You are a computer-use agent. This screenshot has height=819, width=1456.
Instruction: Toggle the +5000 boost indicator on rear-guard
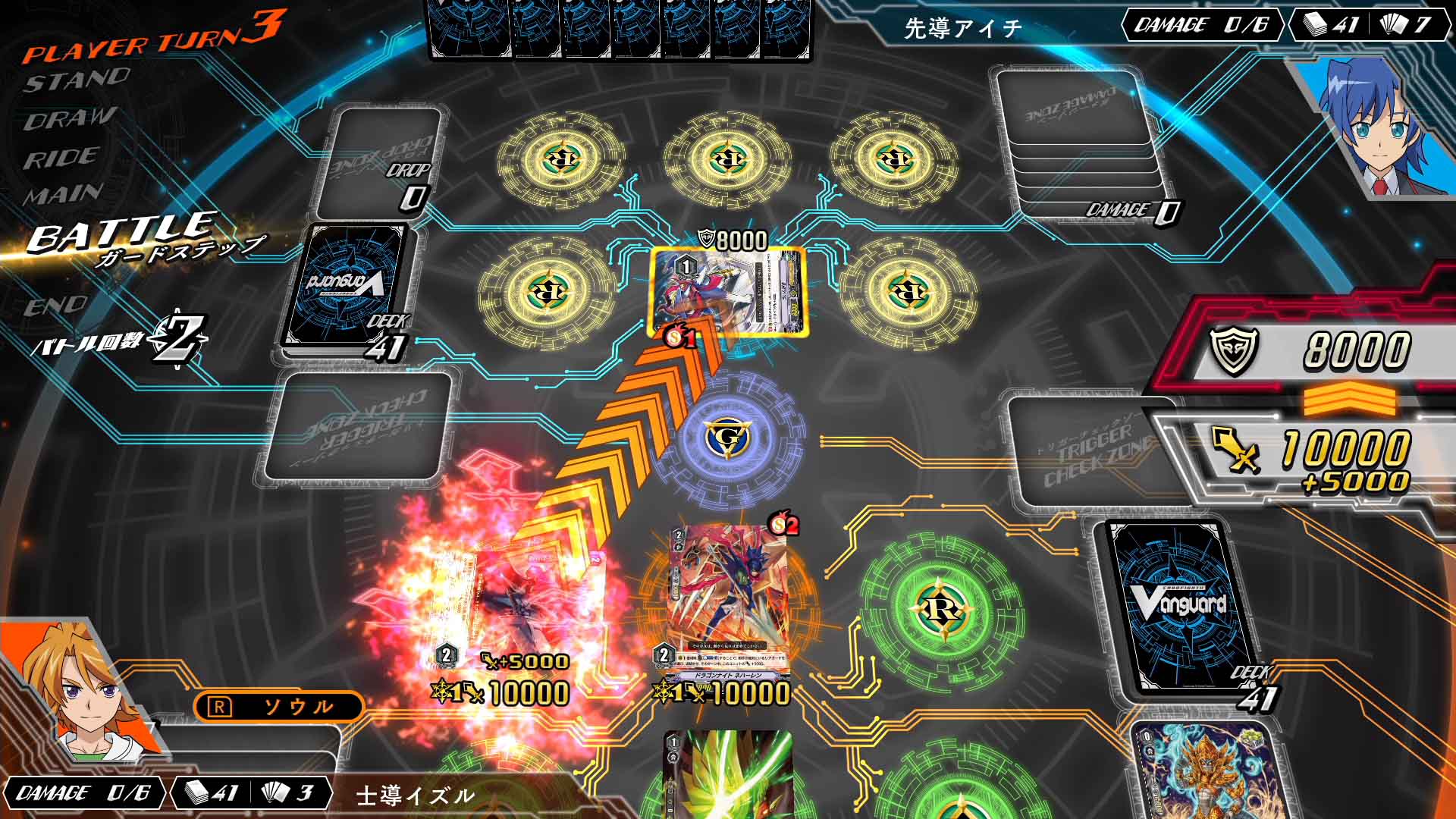point(523,663)
